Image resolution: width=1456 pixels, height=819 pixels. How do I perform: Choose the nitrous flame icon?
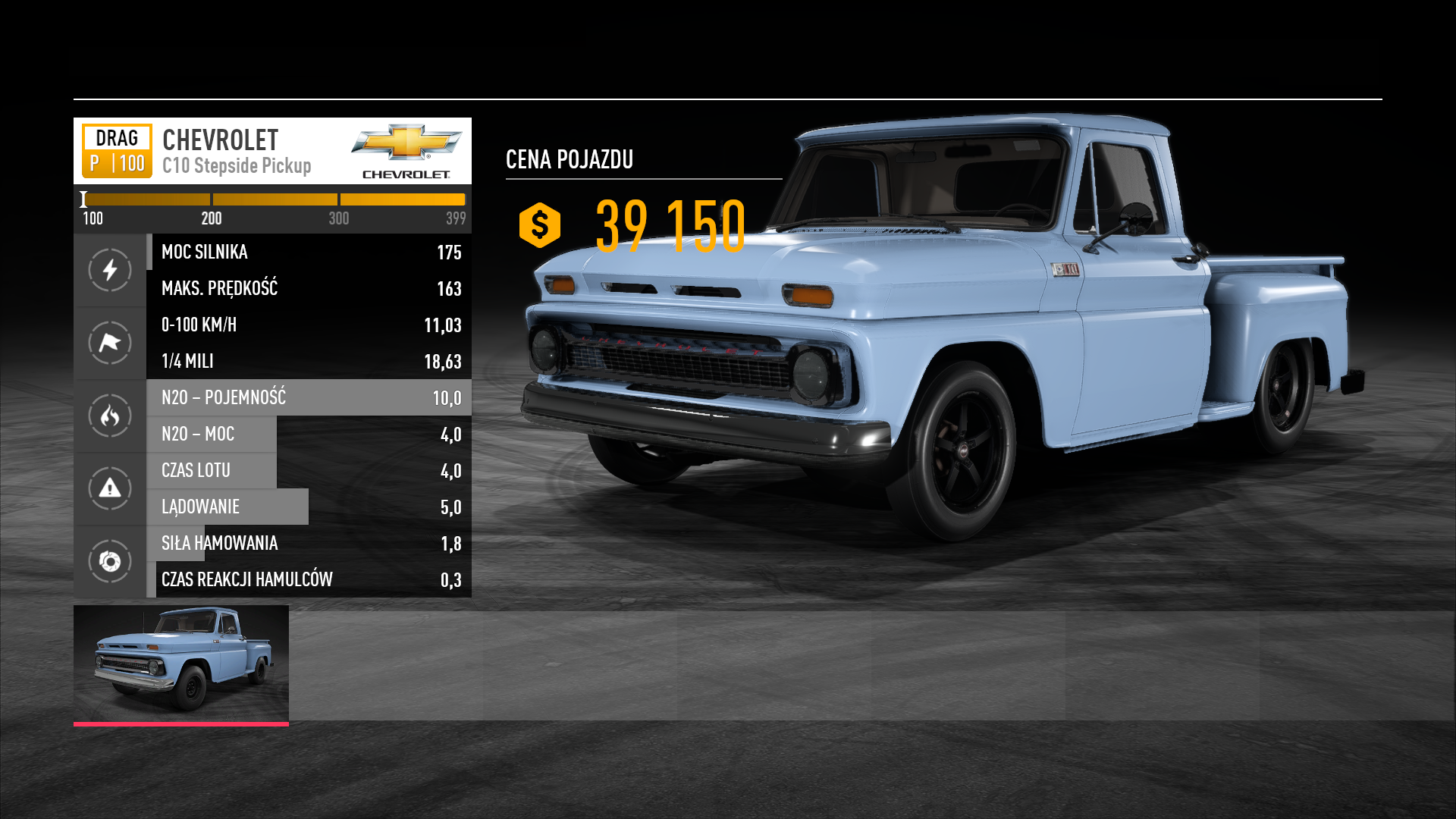point(110,416)
